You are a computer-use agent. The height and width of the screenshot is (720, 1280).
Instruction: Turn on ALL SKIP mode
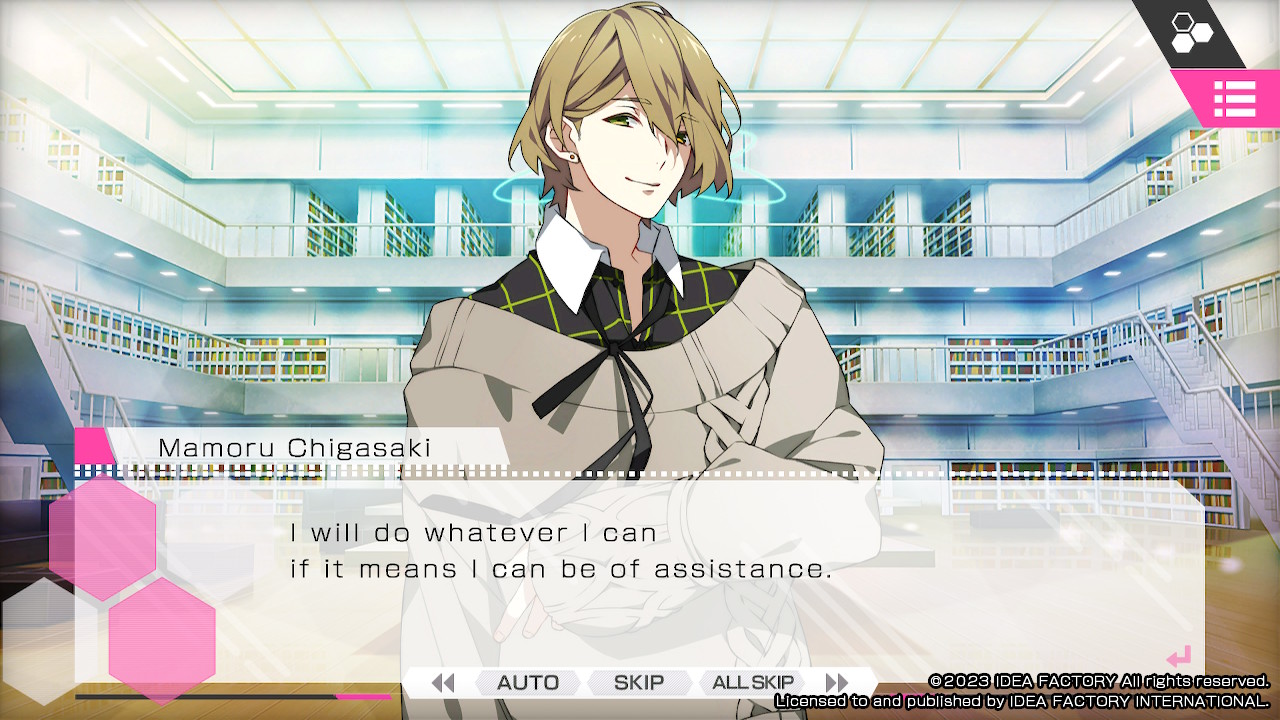[x=751, y=683]
